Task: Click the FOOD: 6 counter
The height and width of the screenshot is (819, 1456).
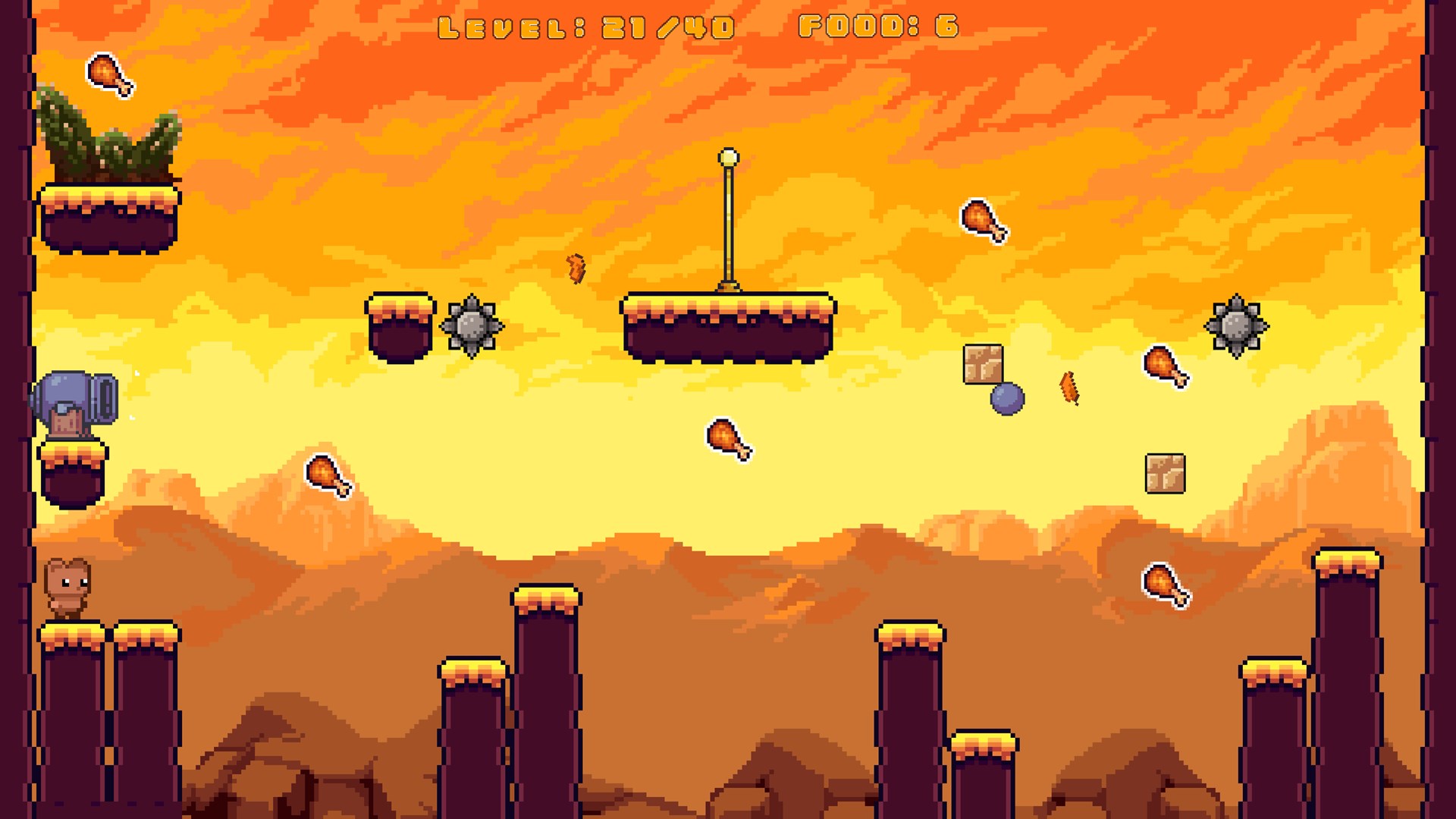Action: [878, 27]
